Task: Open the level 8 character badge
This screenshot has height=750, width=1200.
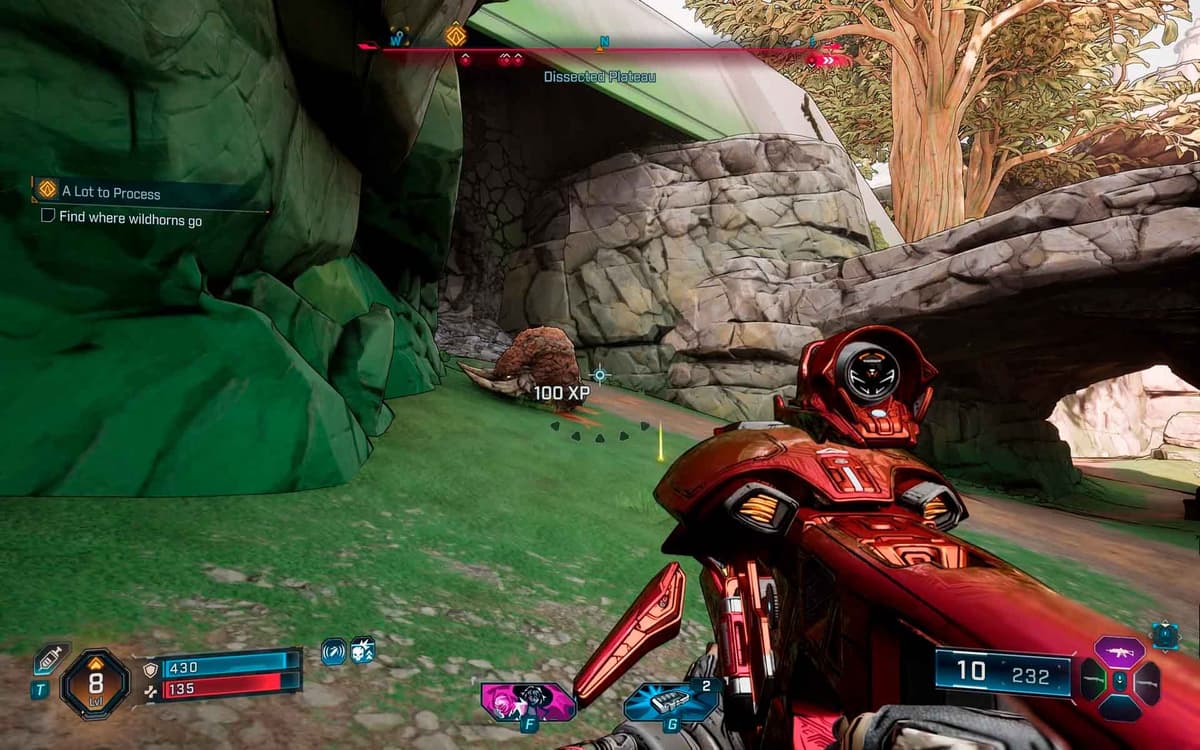Action: click(95, 684)
